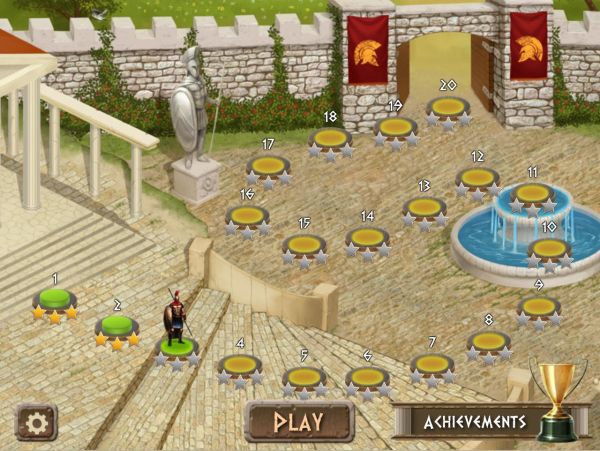This screenshot has height=451, width=600.
Task: Choose the level 2 green pedestal
Action: click(118, 327)
